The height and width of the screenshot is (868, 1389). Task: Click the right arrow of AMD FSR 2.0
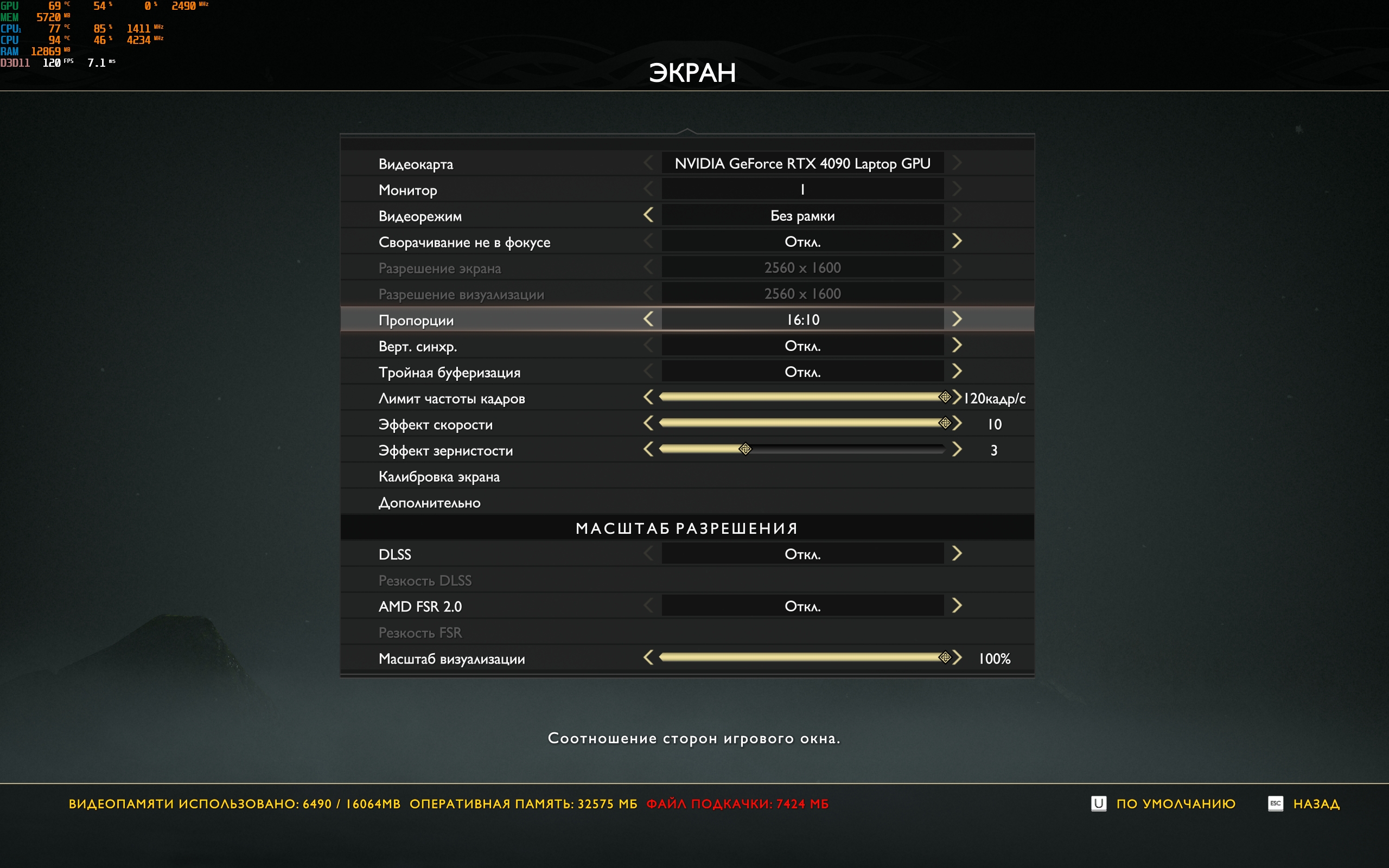956,605
